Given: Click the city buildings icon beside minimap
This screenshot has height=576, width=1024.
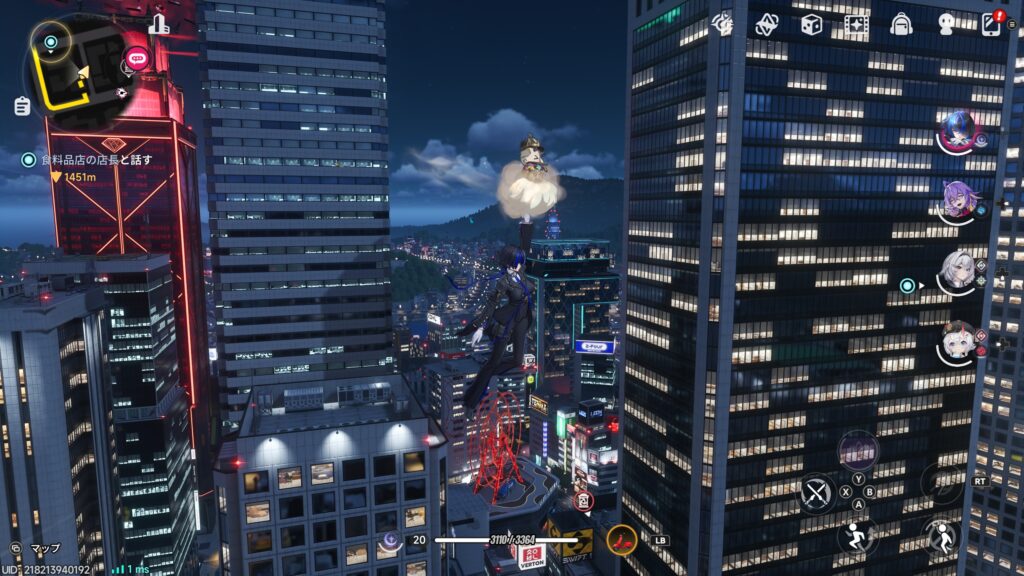Looking at the screenshot, I should tap(159, 25).
